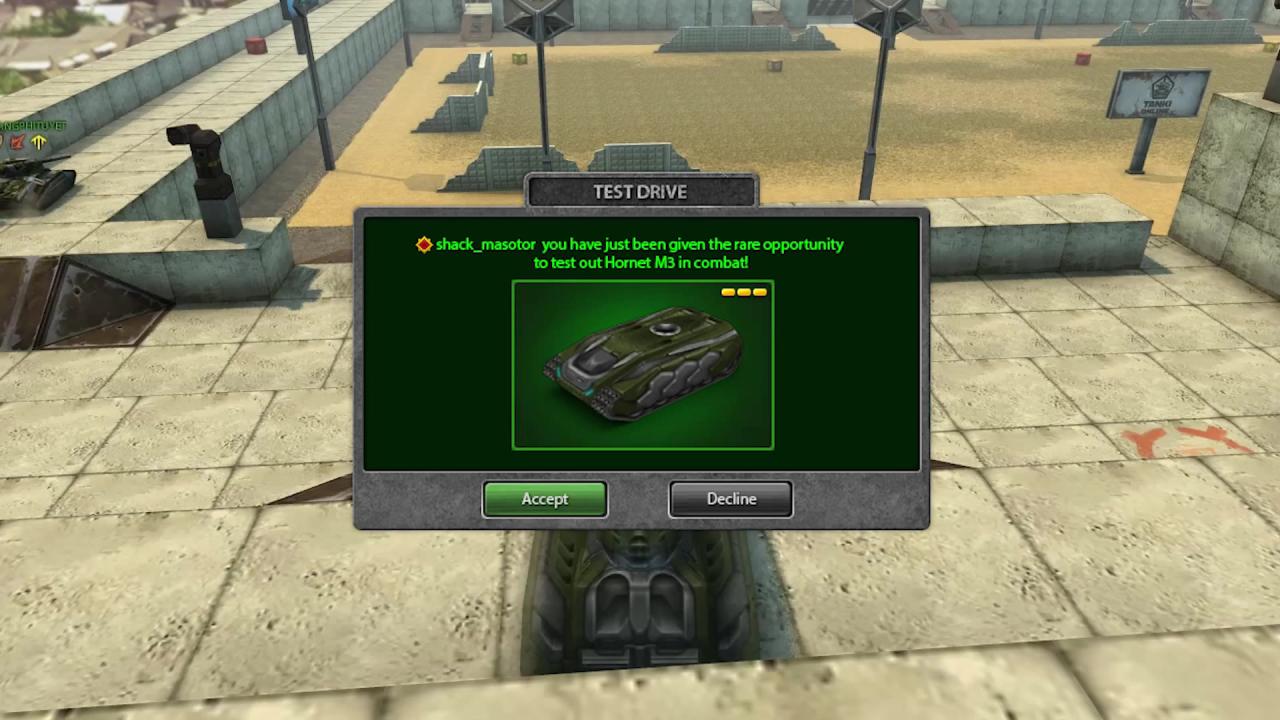This screenshot has height=720, width=1280.
Task: Select the Hornet M3 hull preview image
Action: (642, 365)
